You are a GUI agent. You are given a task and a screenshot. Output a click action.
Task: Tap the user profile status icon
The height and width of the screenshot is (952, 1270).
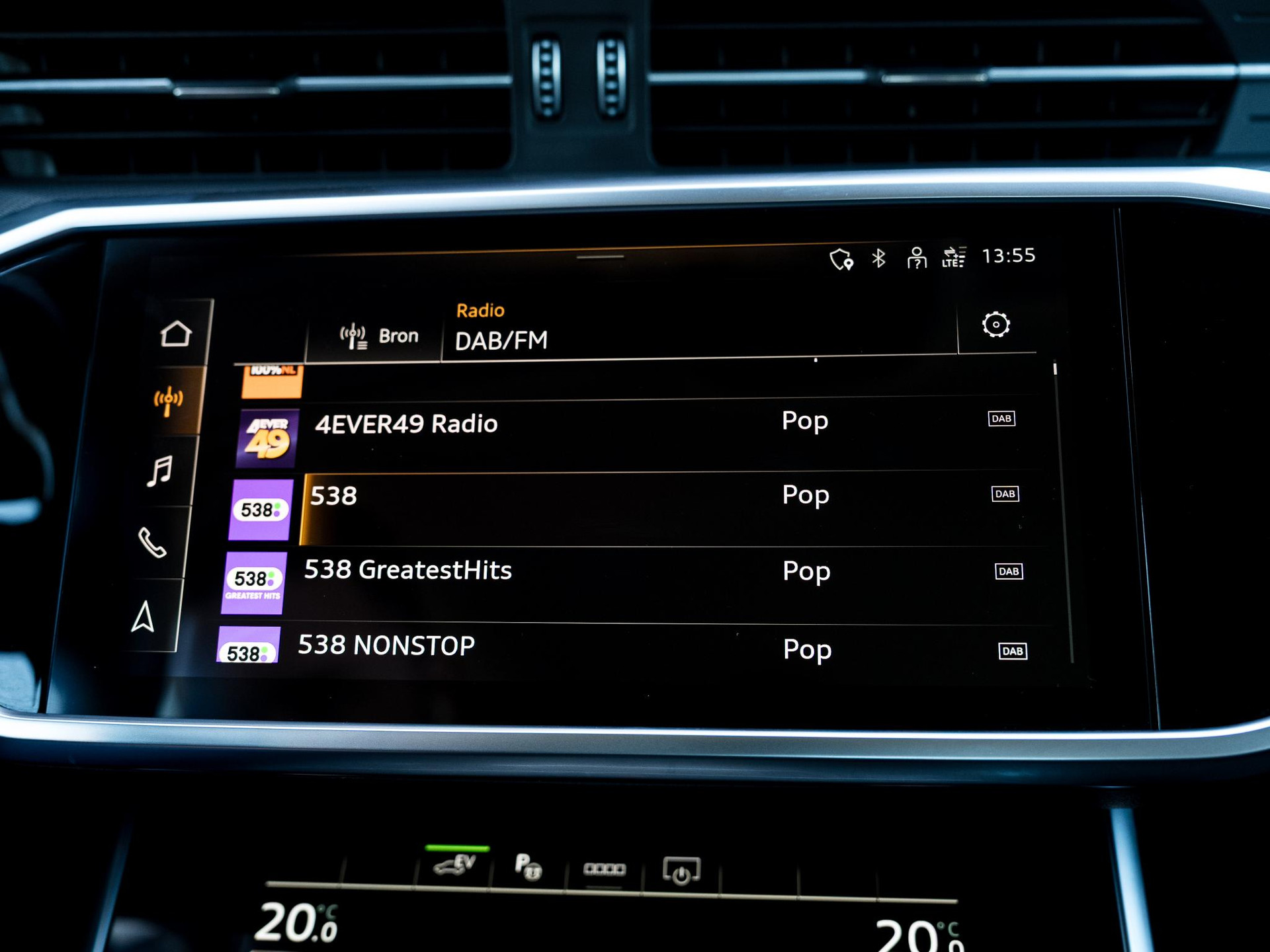tap(916, 258)
